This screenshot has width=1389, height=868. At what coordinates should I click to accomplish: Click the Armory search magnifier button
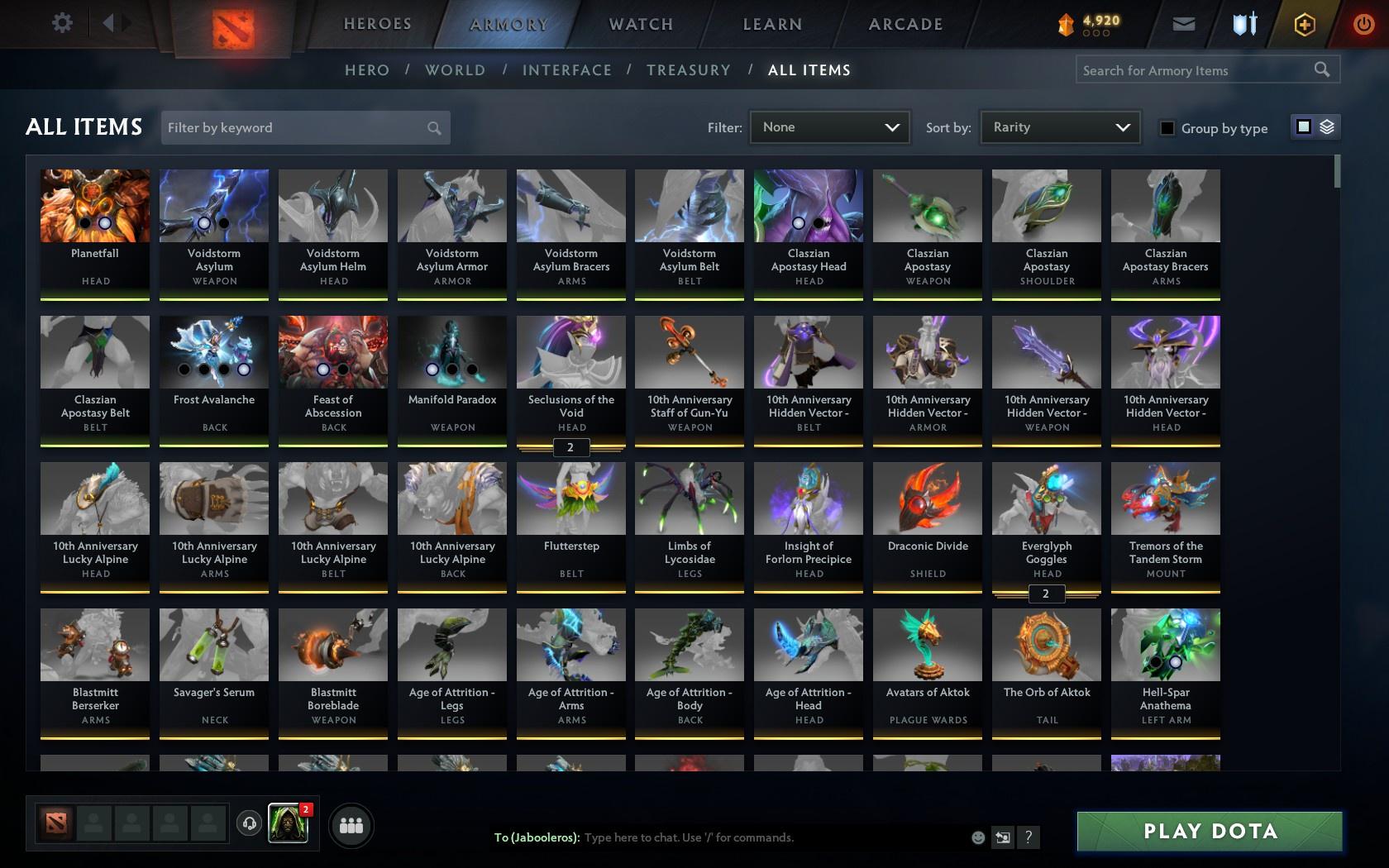coord(1320,69)
